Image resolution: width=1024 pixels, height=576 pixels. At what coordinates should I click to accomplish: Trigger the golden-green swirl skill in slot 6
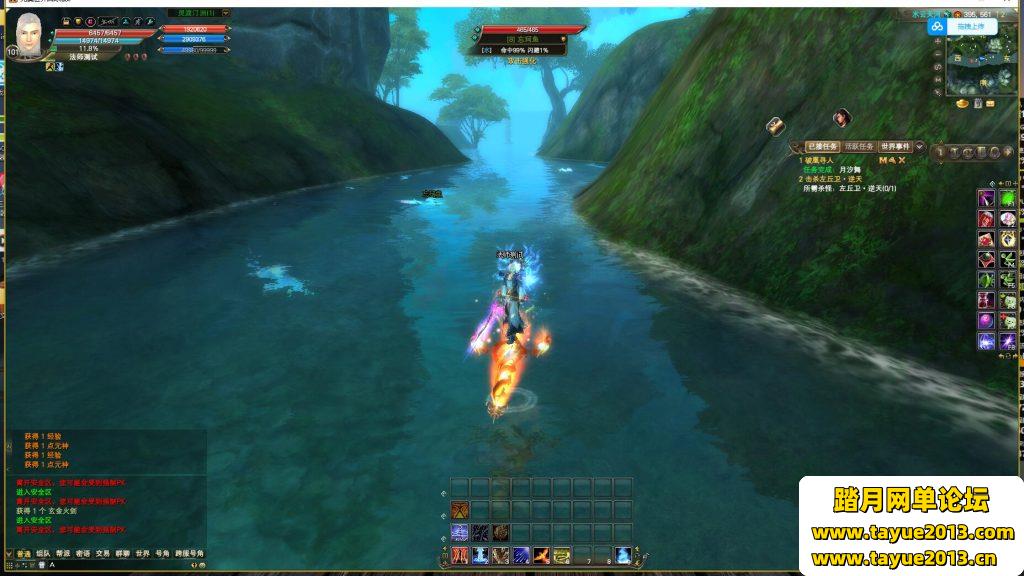pyautogui.click(x=561, y=555)
